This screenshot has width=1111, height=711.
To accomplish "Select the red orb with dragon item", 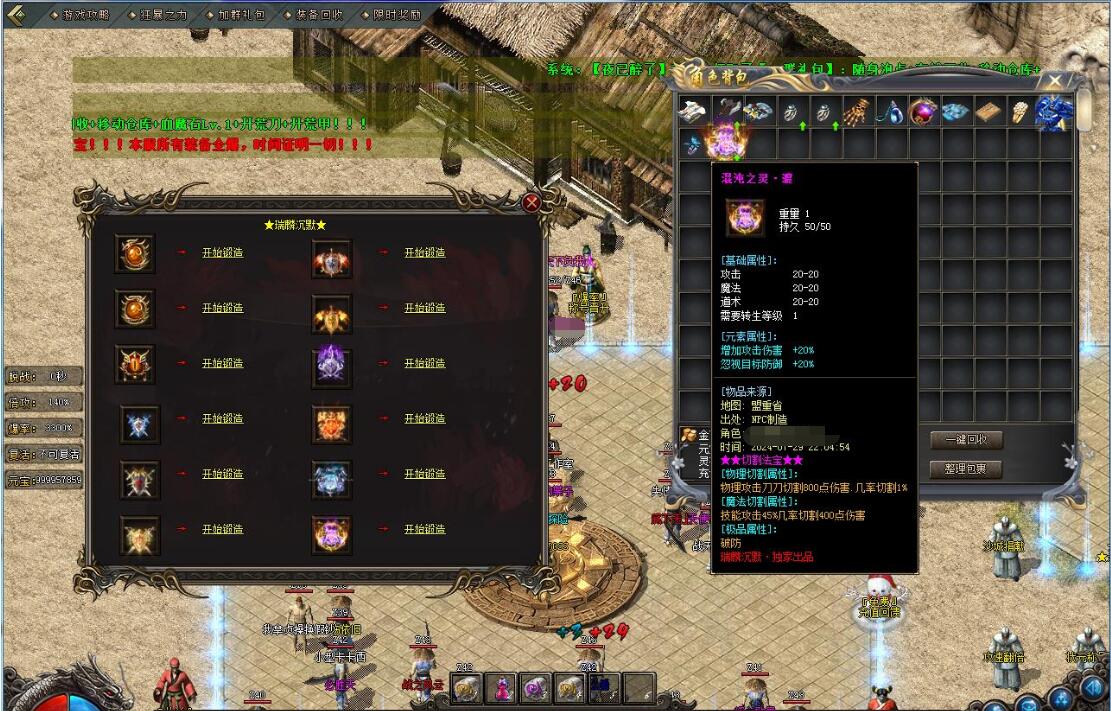I will 923,112.
